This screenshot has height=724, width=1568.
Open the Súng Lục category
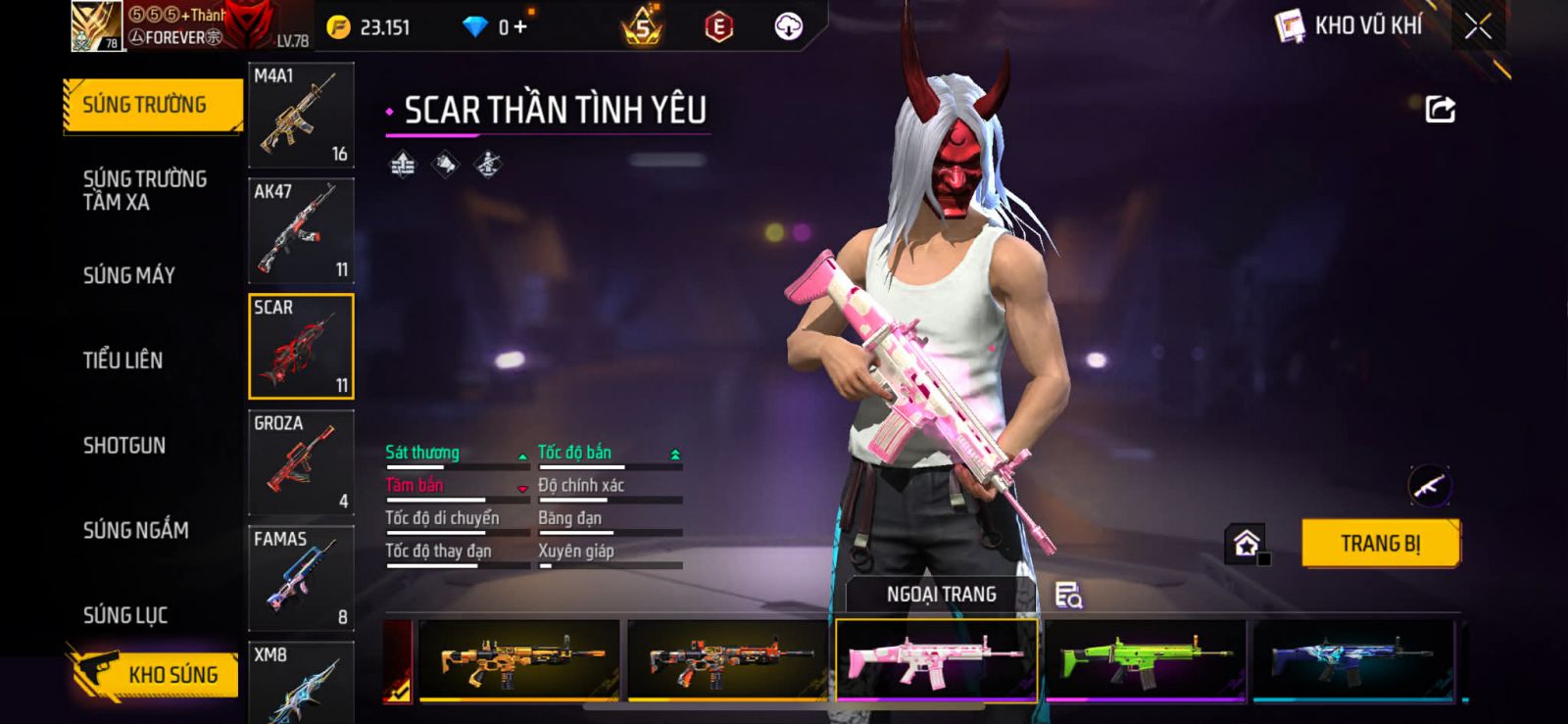125,615
